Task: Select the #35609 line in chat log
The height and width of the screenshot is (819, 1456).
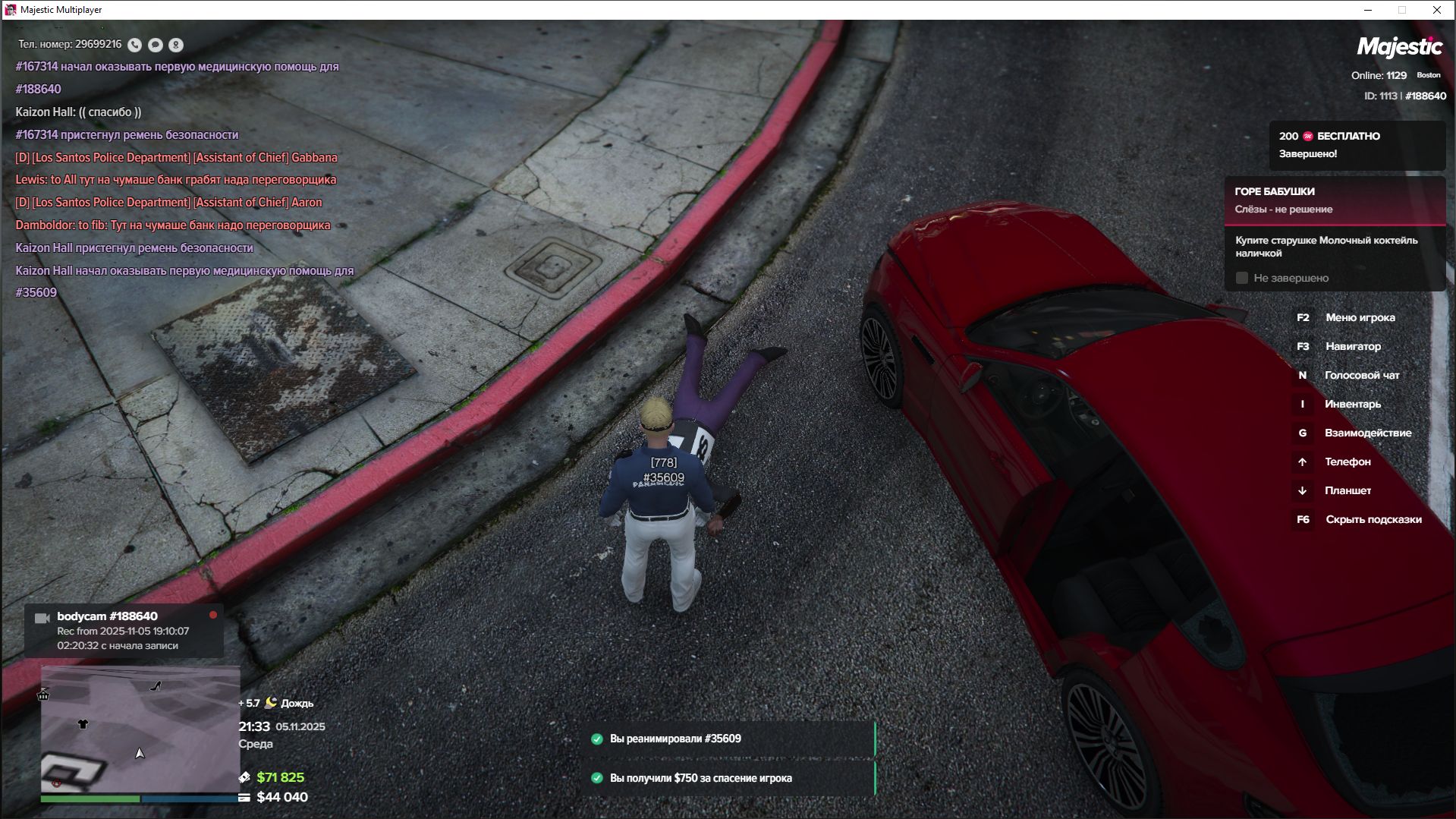Action: pyautogui.click(x=36, y=293)
